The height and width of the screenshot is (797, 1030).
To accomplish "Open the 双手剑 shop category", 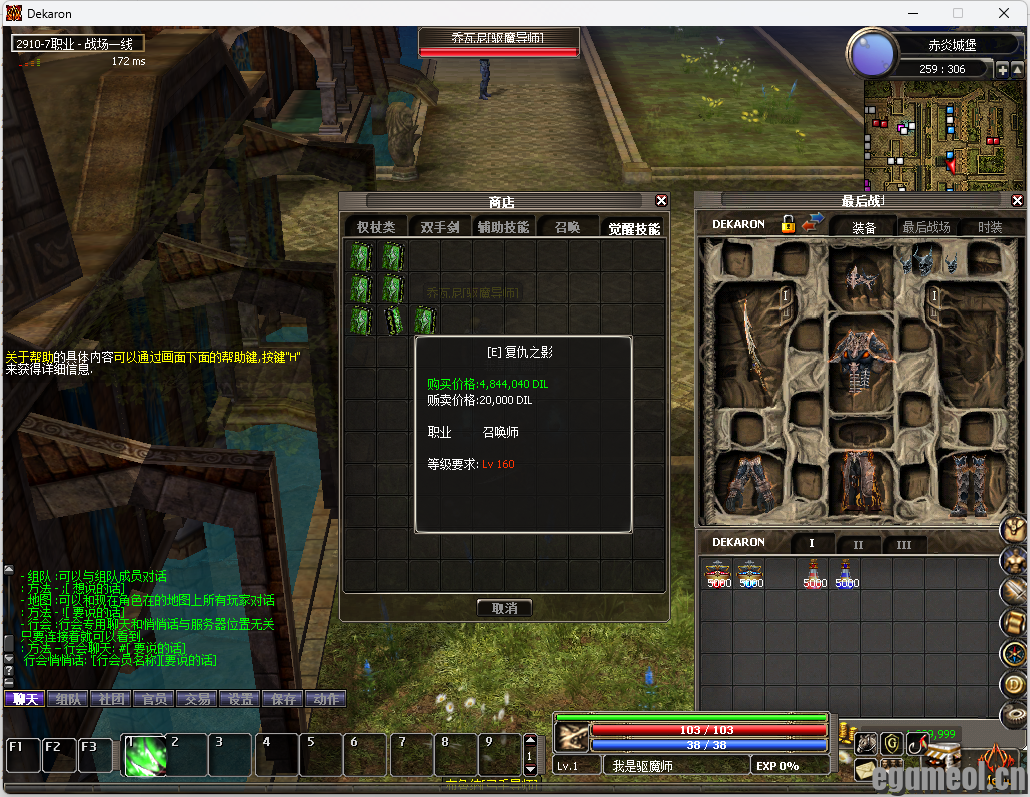I will [439, 227].
